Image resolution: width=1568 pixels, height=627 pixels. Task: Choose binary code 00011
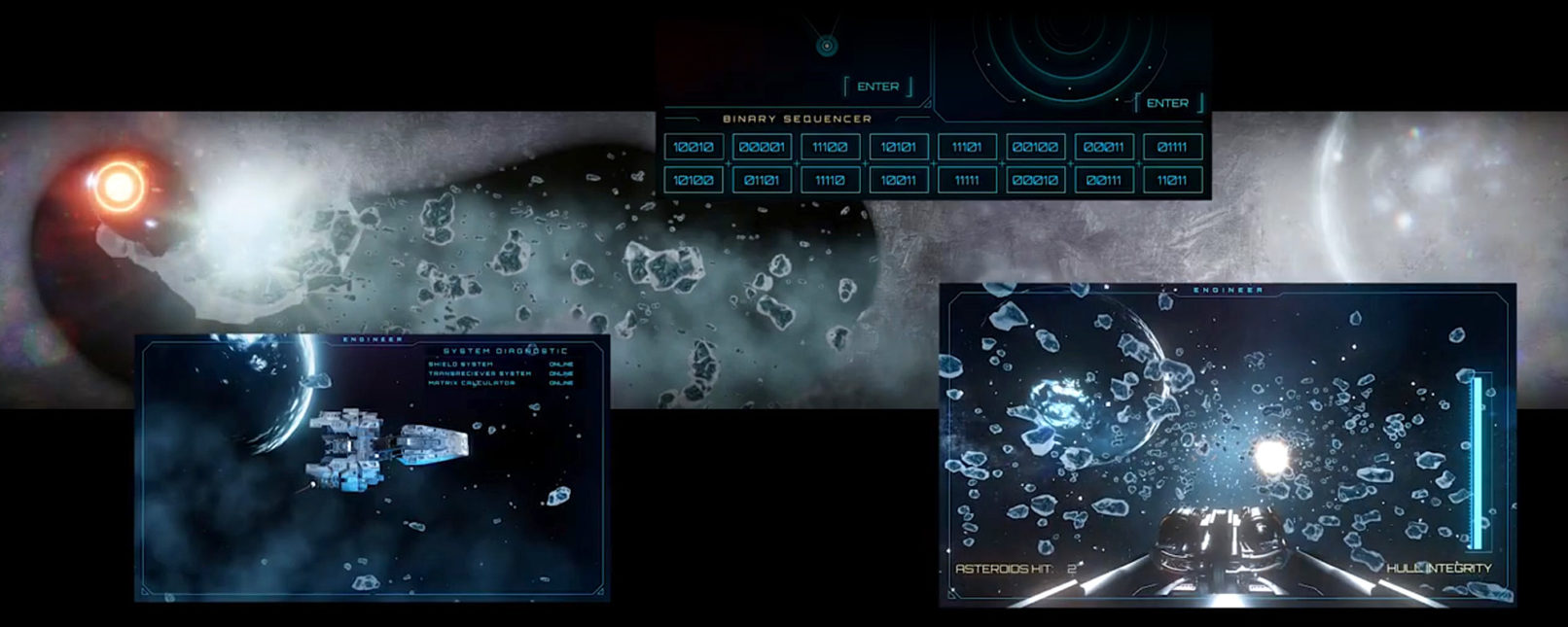point(1104,147)
